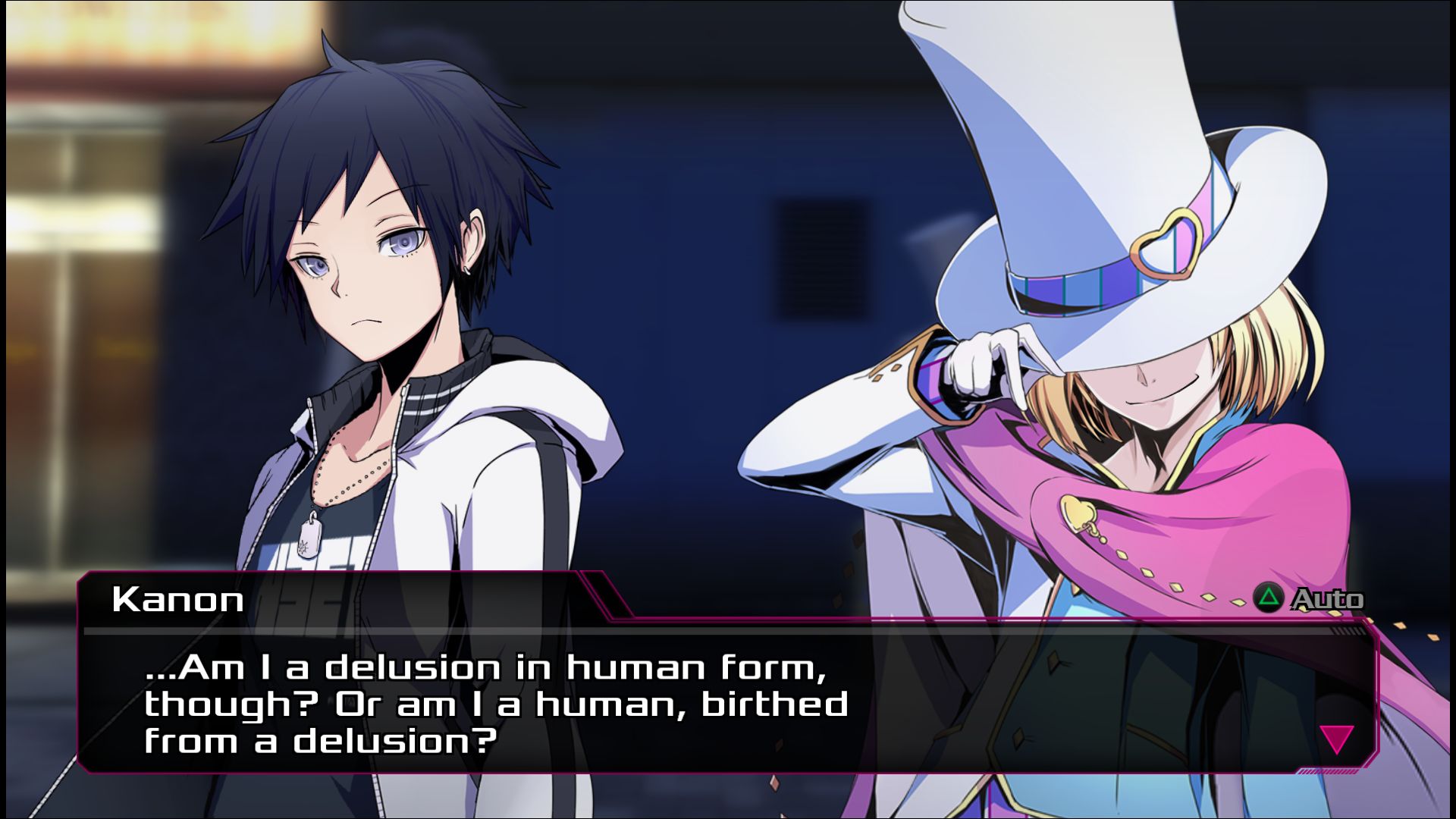Viewport: 1456px width, 819px height.
Task: Click the pink arrow to advance dialogue
Action: point(1336,739)
